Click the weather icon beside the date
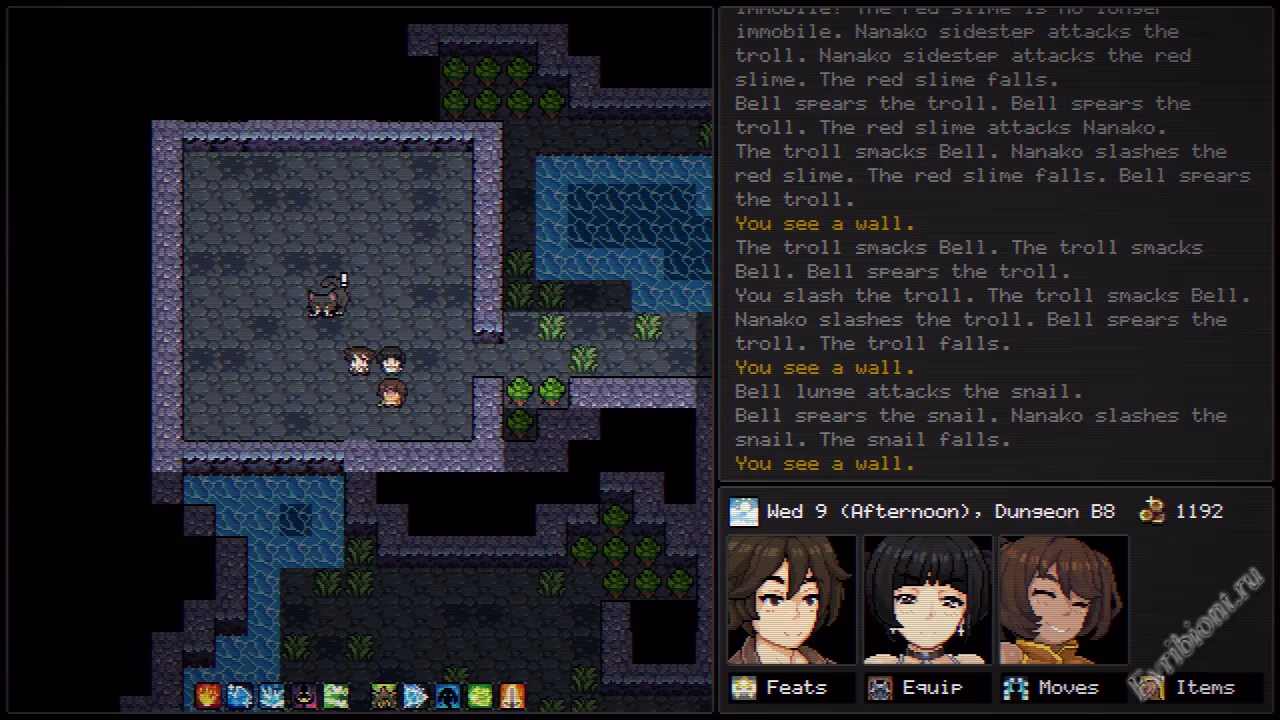 pyautogui.click(x=744, y=511)
